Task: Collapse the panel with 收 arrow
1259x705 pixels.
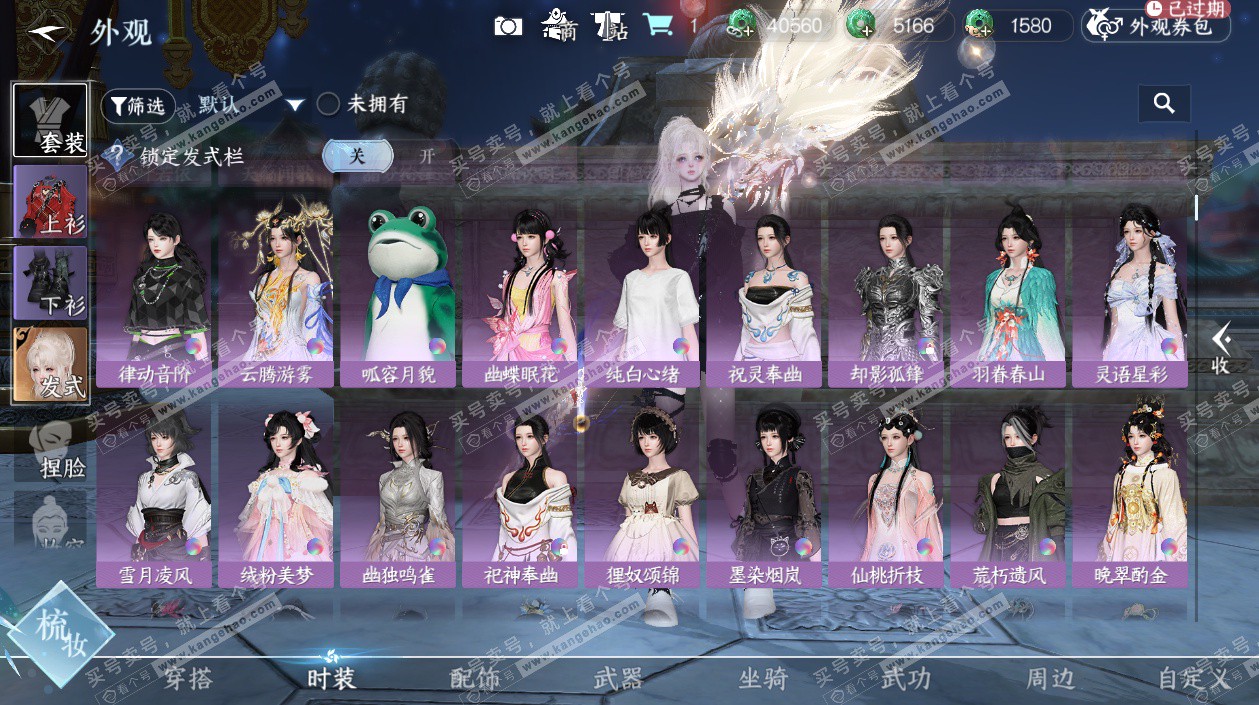Action: [x=1220, y=350]
